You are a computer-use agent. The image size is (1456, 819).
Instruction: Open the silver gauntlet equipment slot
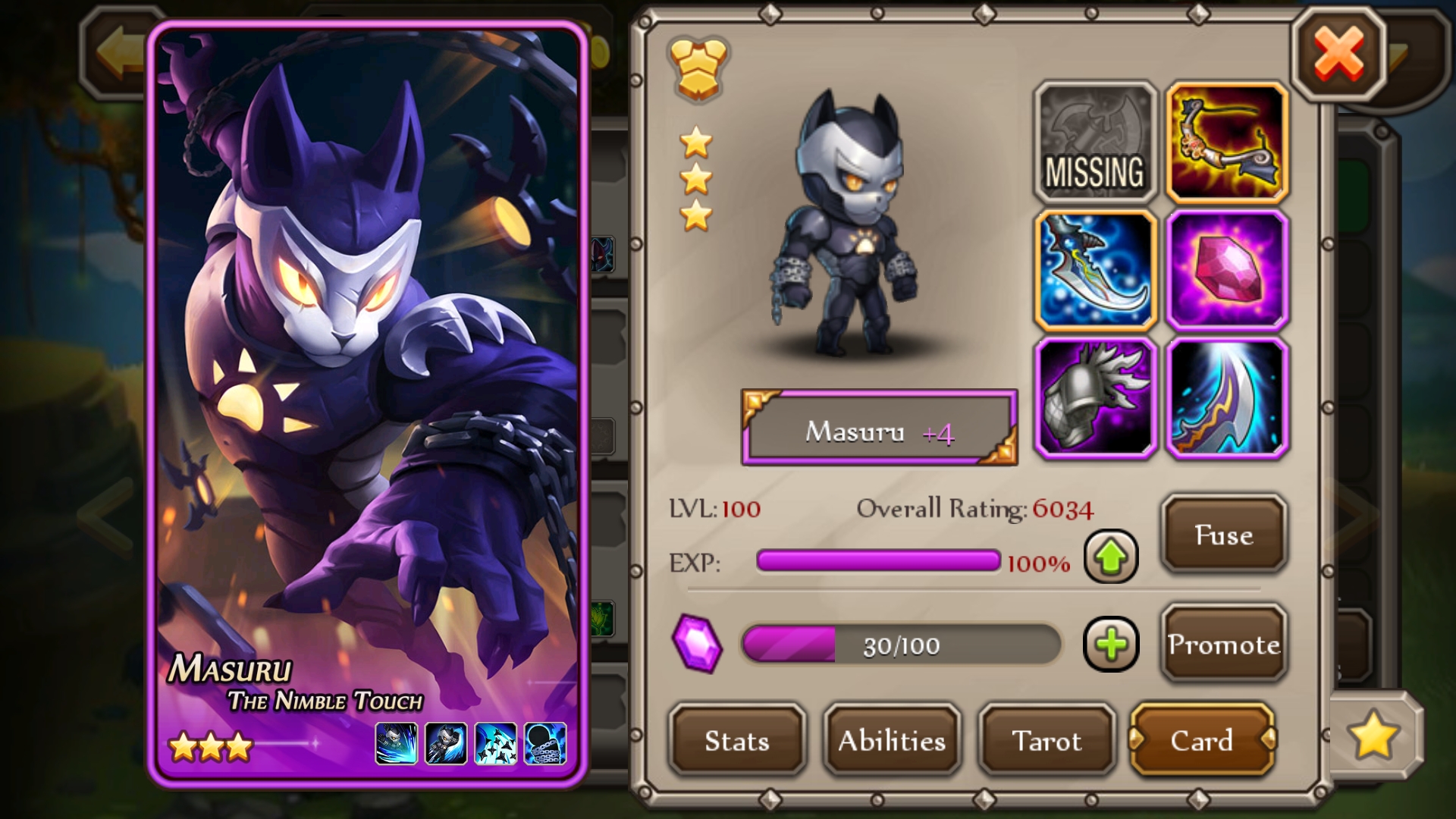point(1095,399)
